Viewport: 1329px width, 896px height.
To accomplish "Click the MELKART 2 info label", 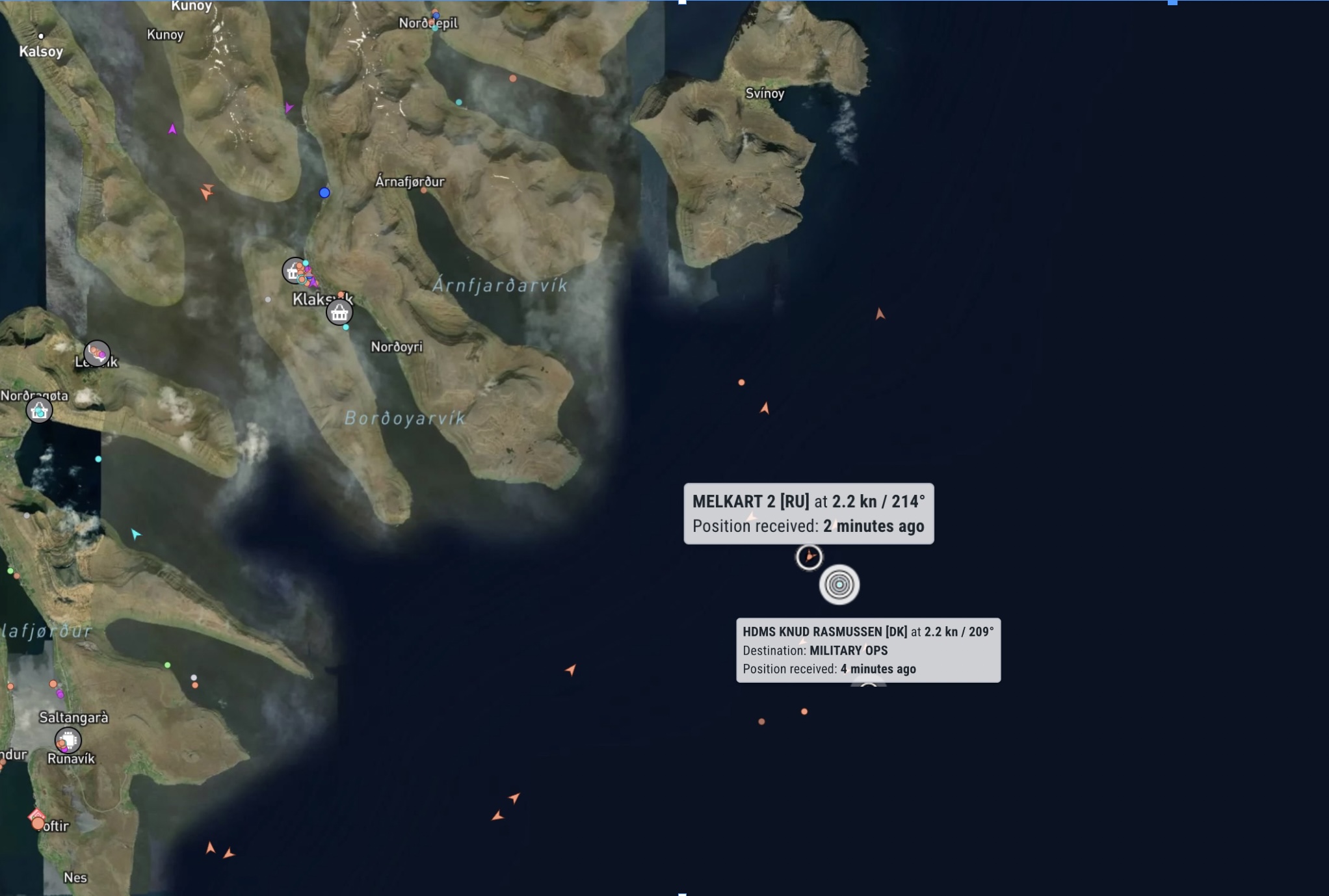I will coord(808,514).
